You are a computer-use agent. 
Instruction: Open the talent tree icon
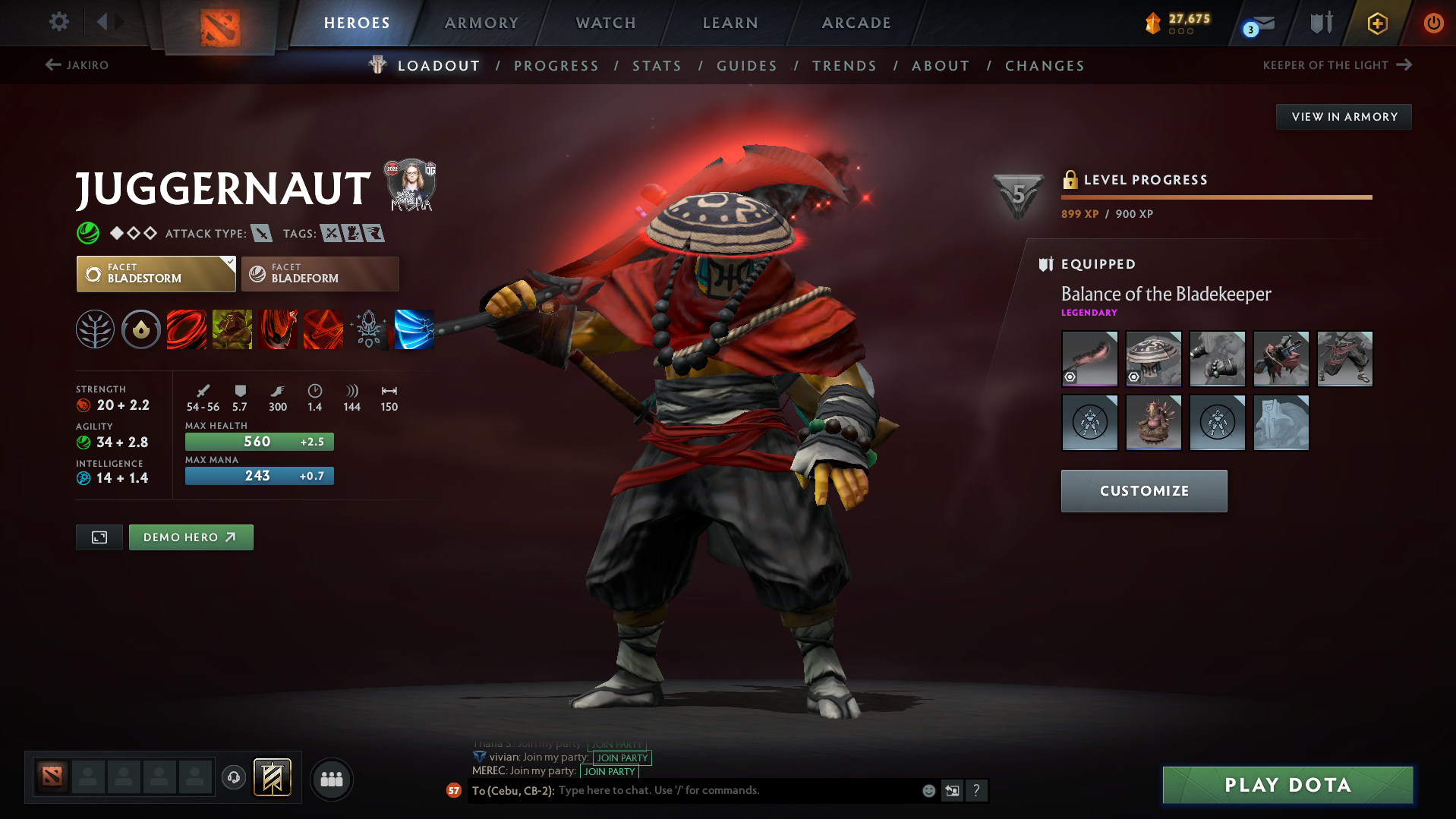tap(95, 329)
